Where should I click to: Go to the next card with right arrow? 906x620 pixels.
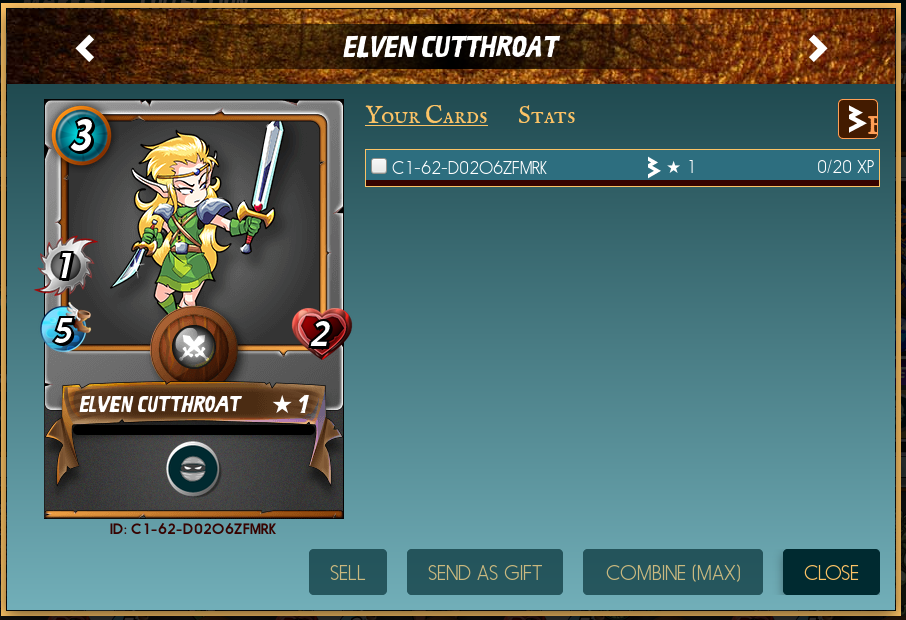point(818,48)
